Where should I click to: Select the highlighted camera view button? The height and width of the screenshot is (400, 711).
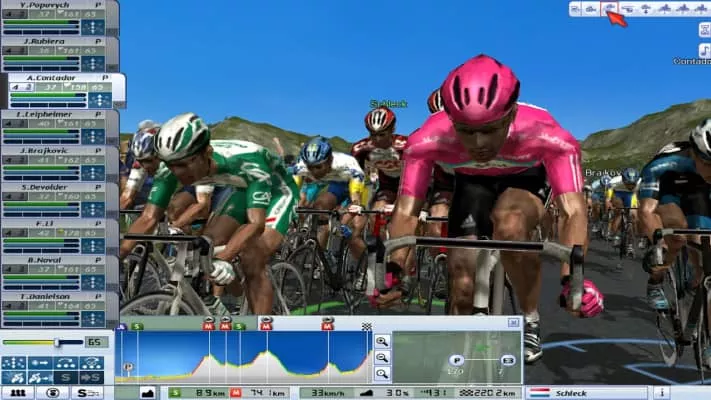tap(609, 9)
